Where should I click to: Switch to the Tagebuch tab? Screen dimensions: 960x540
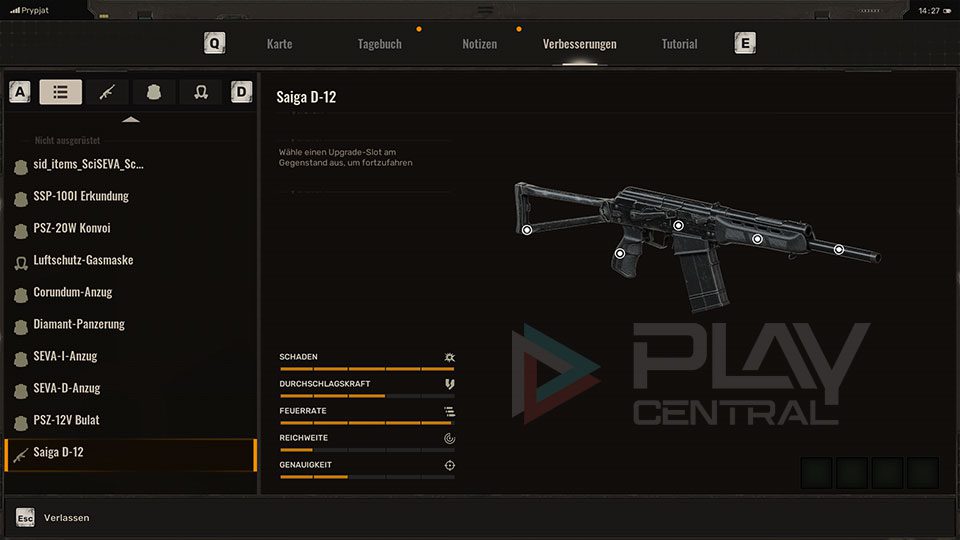[x=379, y=44]
